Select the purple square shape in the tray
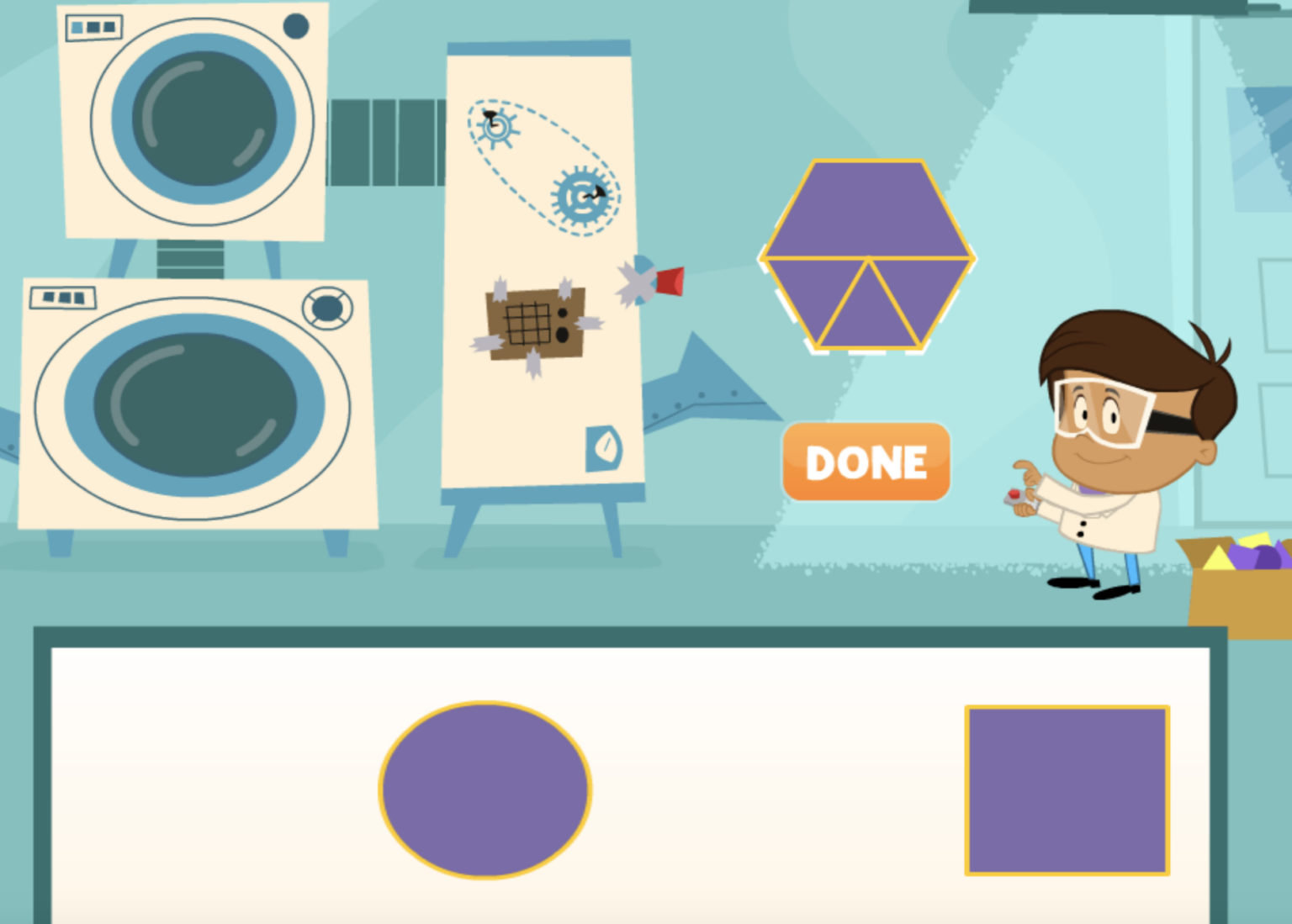Image resolution: width=1292 pixels, height=924 pixels. click(x=1067, y=789)
